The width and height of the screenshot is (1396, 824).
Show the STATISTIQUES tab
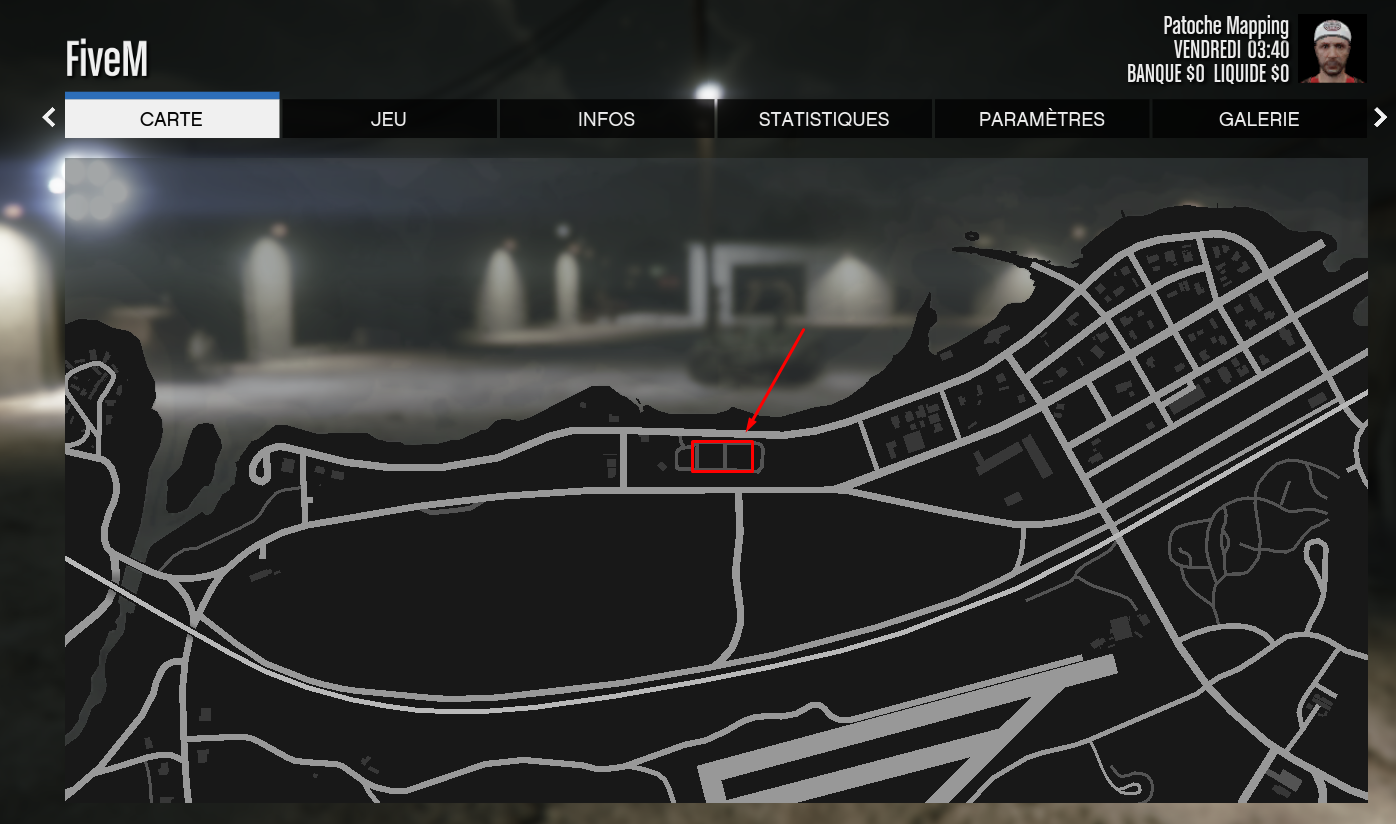pyautogui.click(x=824, y=119)
